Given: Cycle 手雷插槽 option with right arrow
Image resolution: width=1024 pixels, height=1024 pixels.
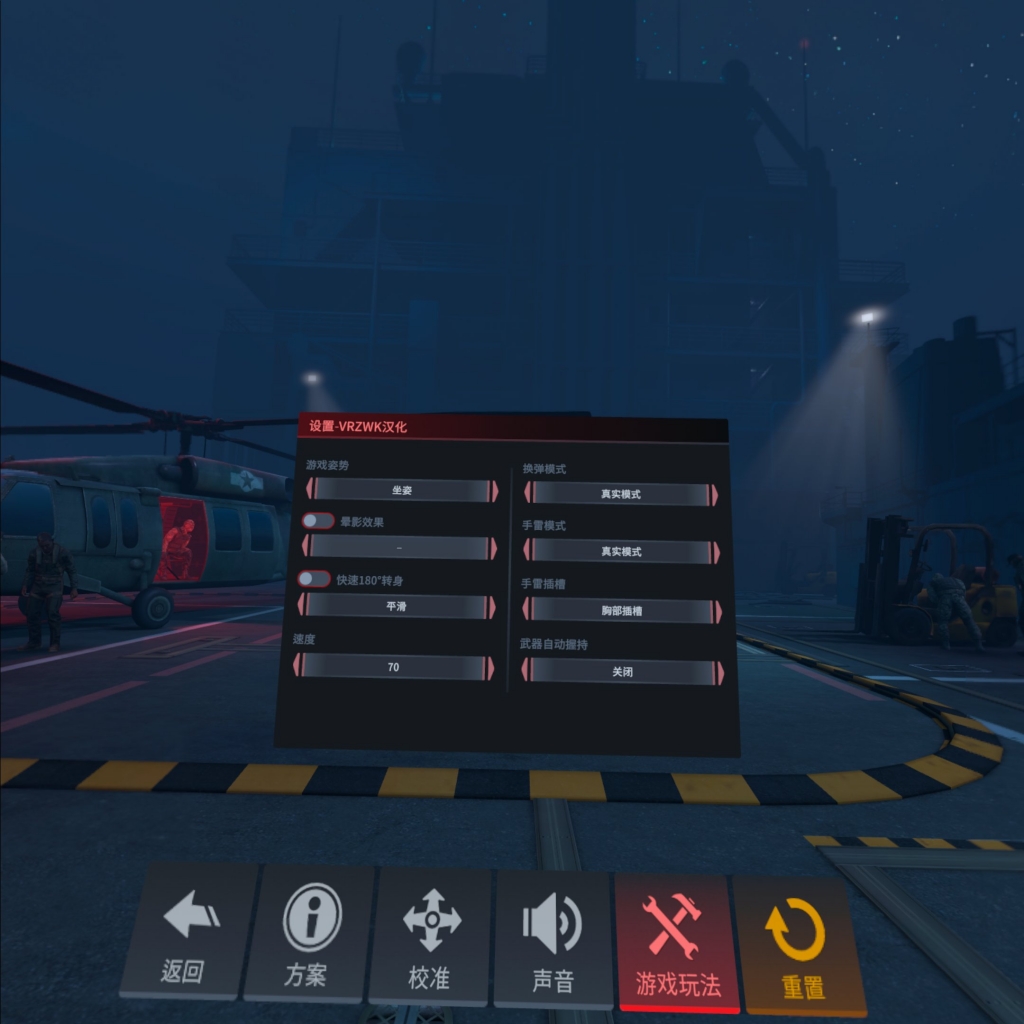Looking at the screenshot, I should tap(717, 611).
